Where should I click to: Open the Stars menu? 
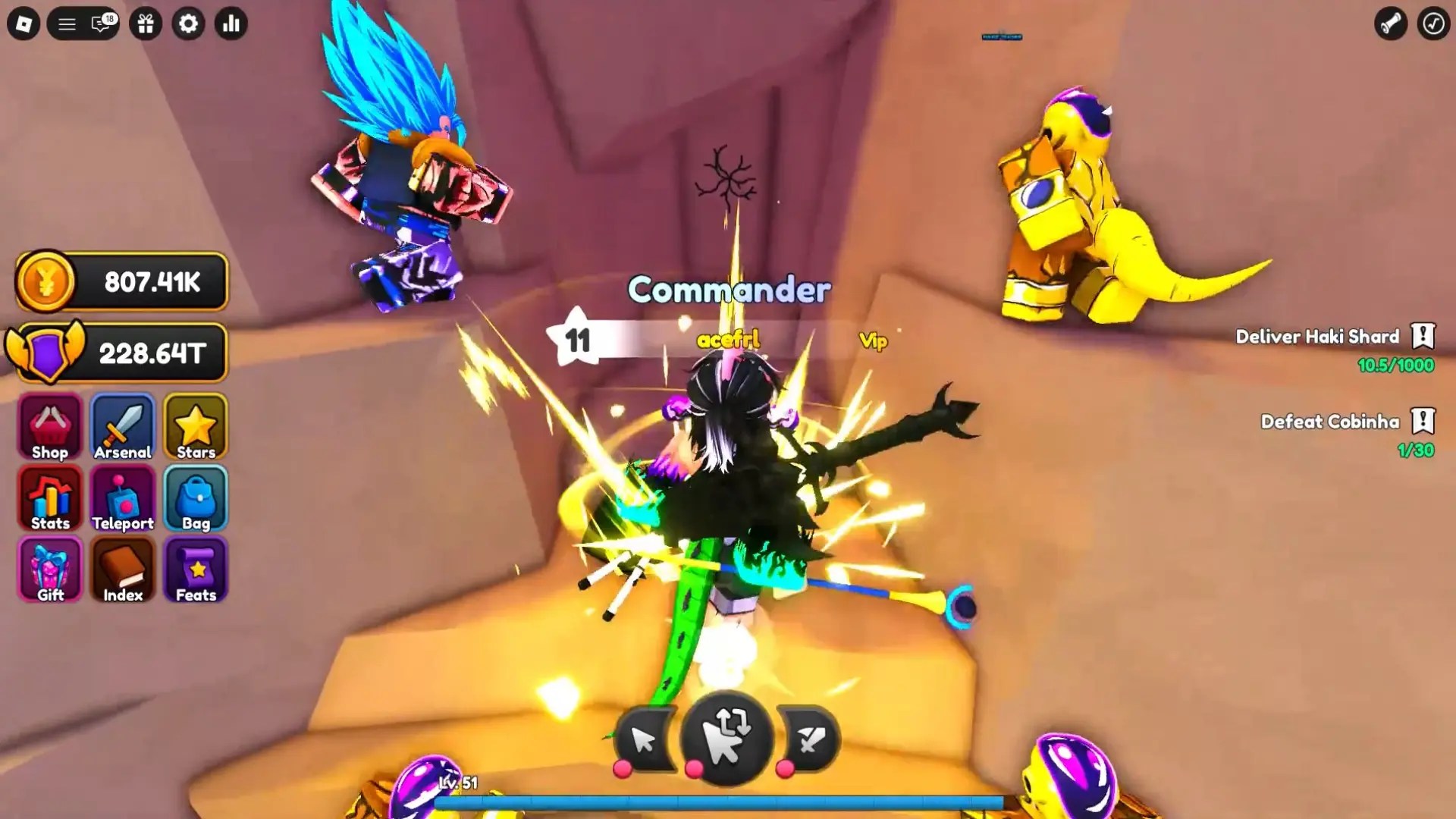tap(195, 427)
